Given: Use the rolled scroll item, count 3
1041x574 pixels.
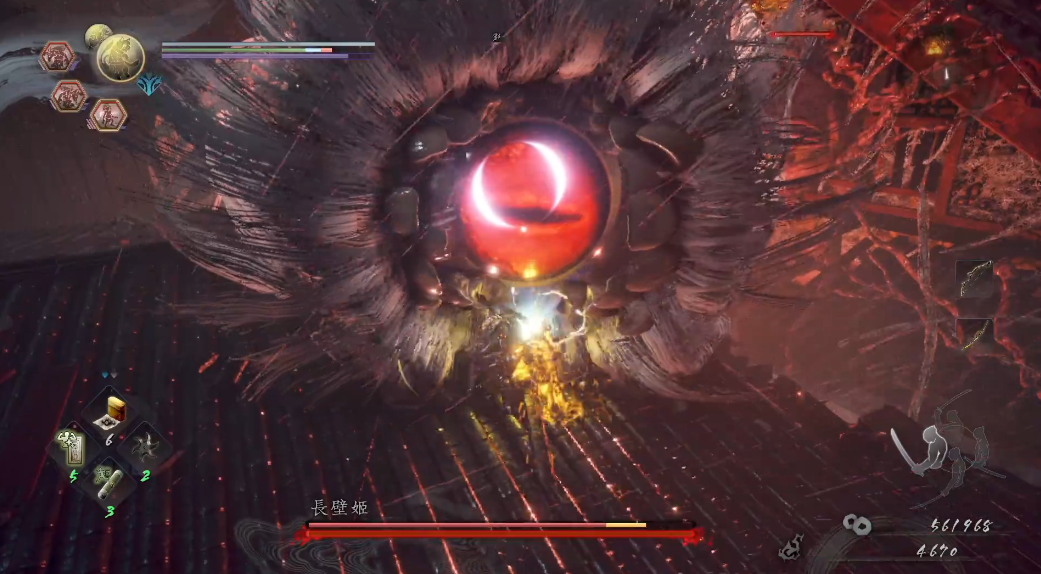Looking at the screenshot, I should click(108, 482).
